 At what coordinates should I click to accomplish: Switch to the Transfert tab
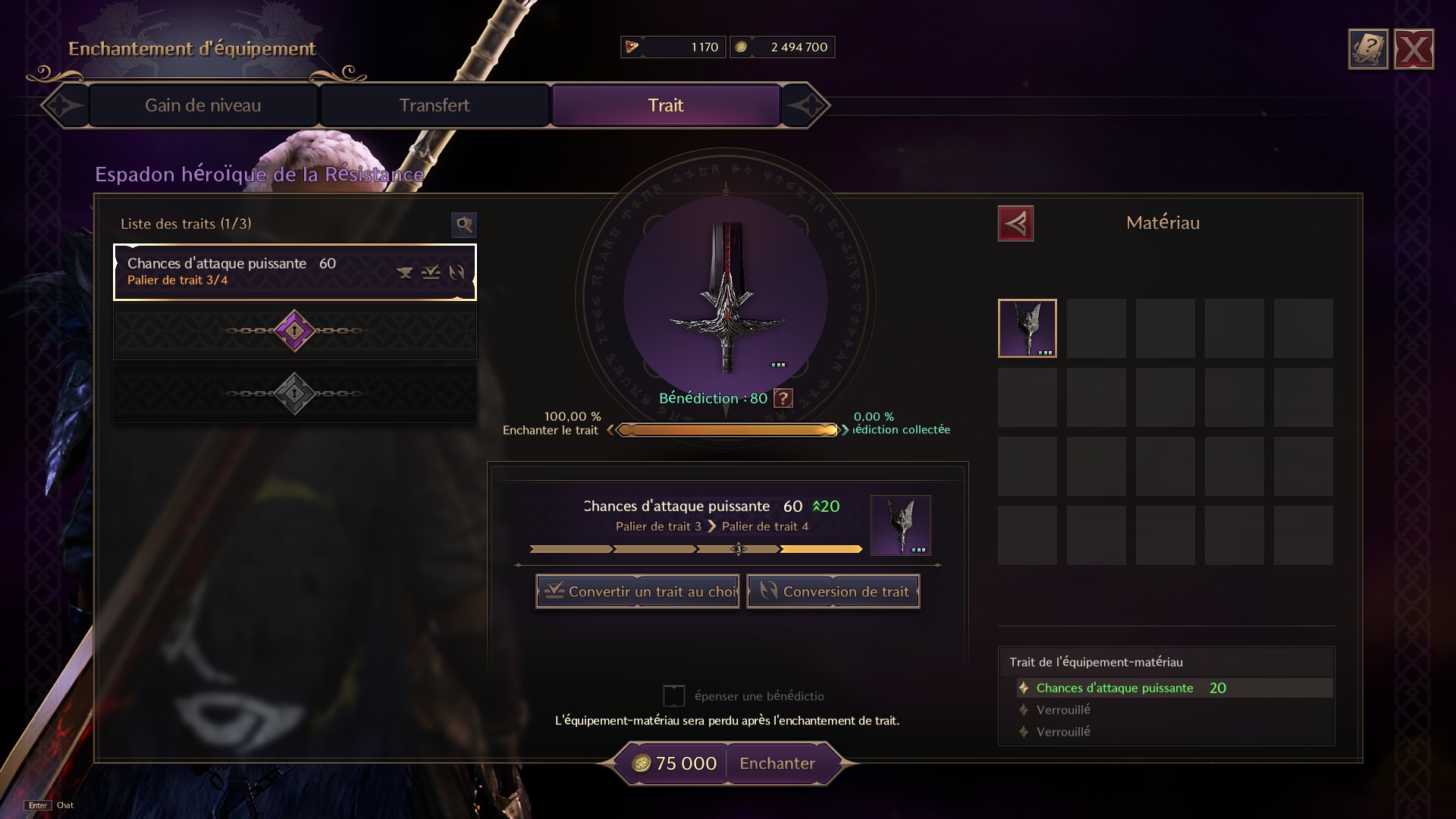pos(435,105)
